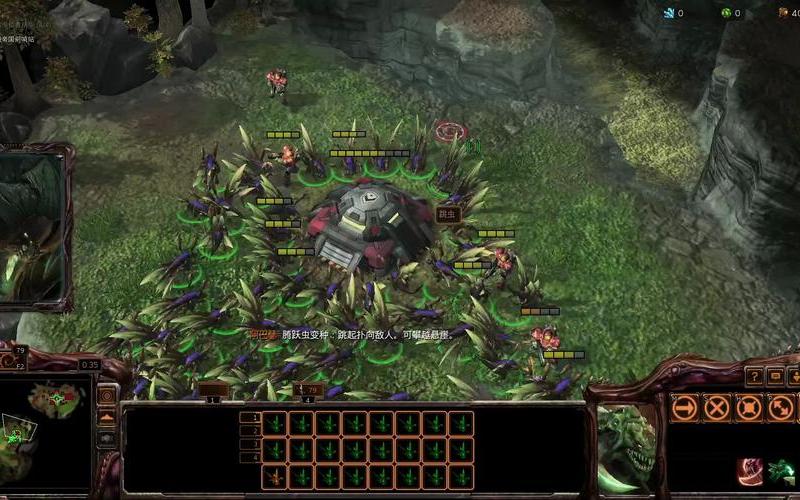Select the Hold Position command
The image size is (800, 500).
(x=748, y=407)
